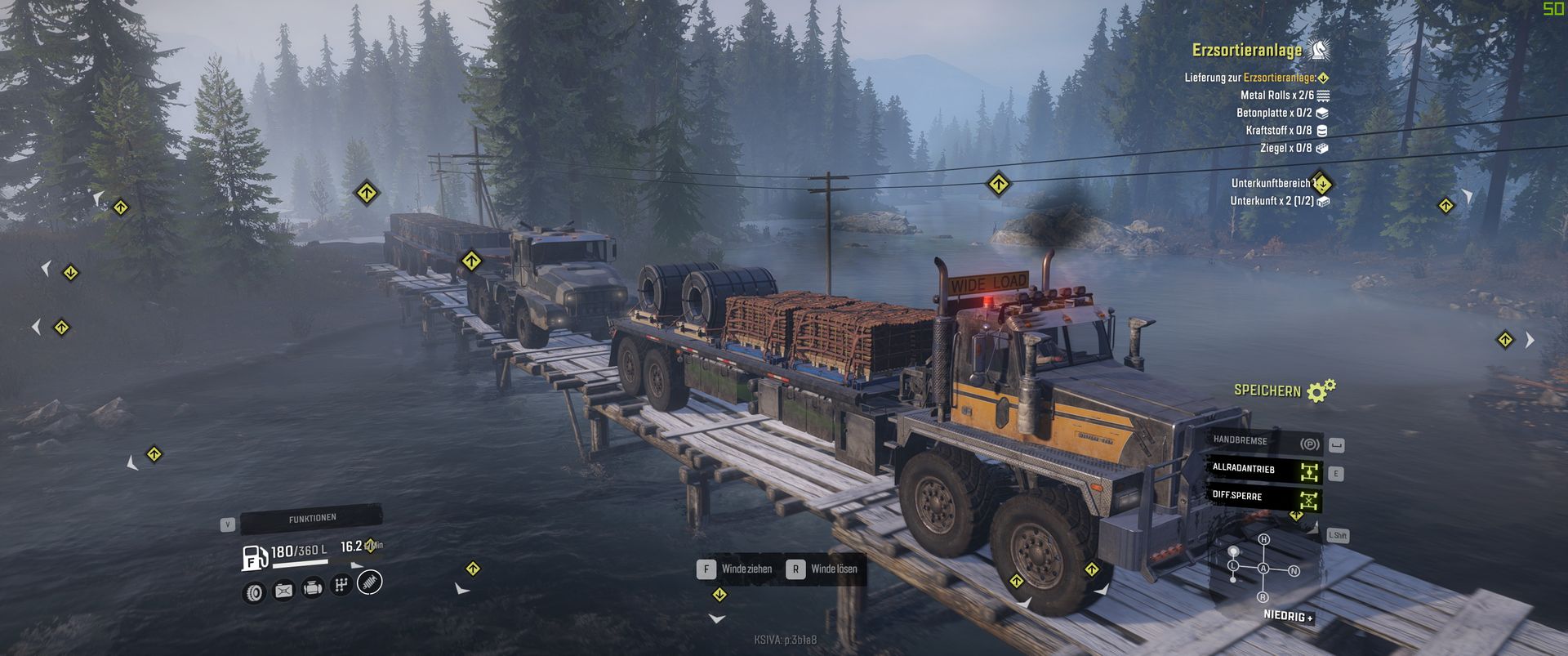The width and height of the screenshot is (1568, 656).
Task: Click the Metal Rolls delivery objective
Action: [1277, 96]
